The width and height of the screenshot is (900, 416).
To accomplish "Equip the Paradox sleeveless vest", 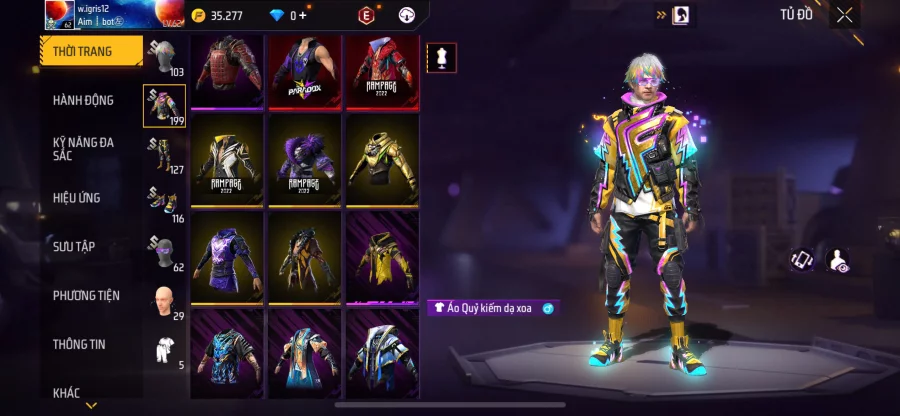I will (x=305, y=70).
